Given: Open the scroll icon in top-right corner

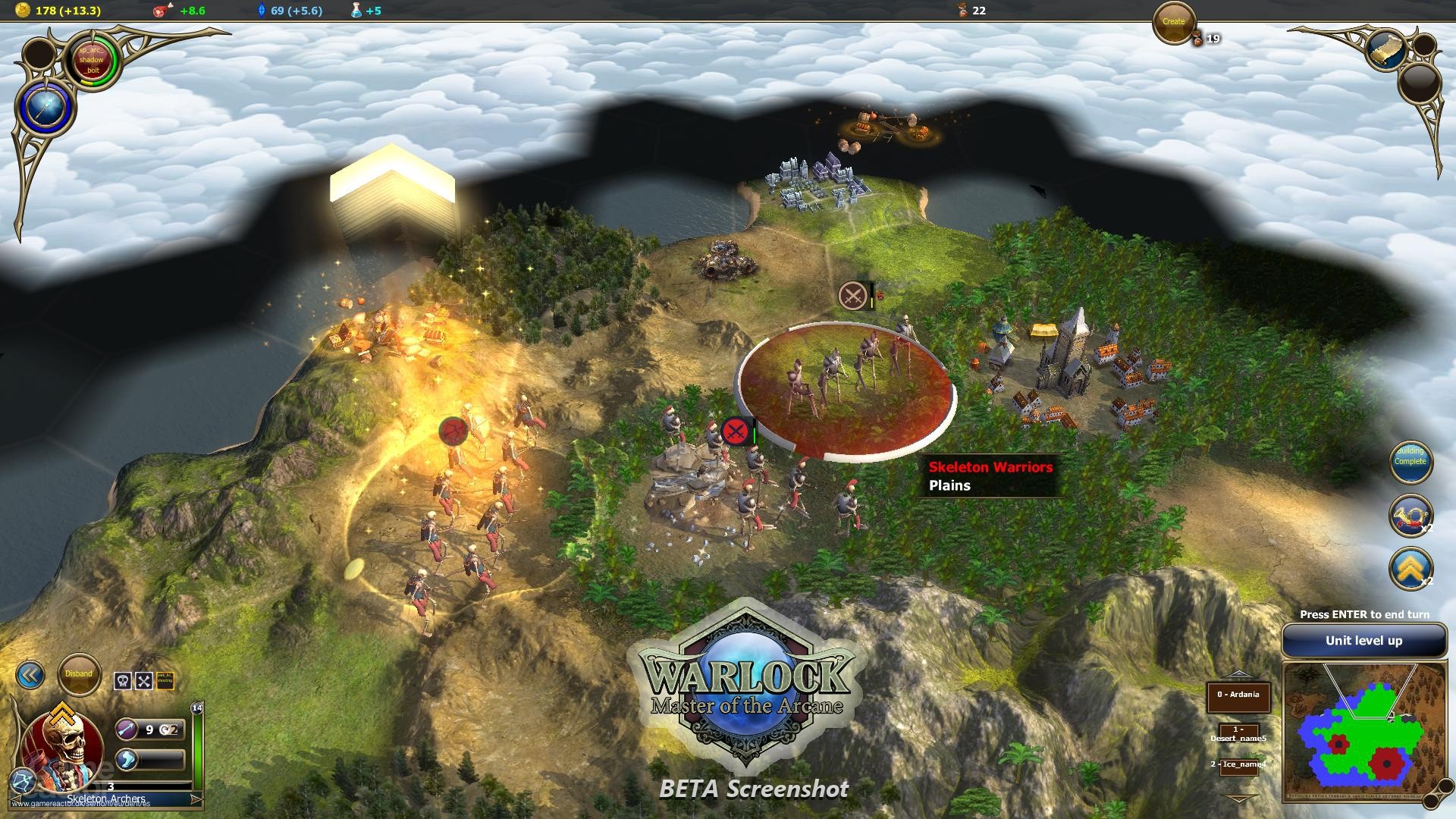Looking at the screenshot, I should [1386, 49].
